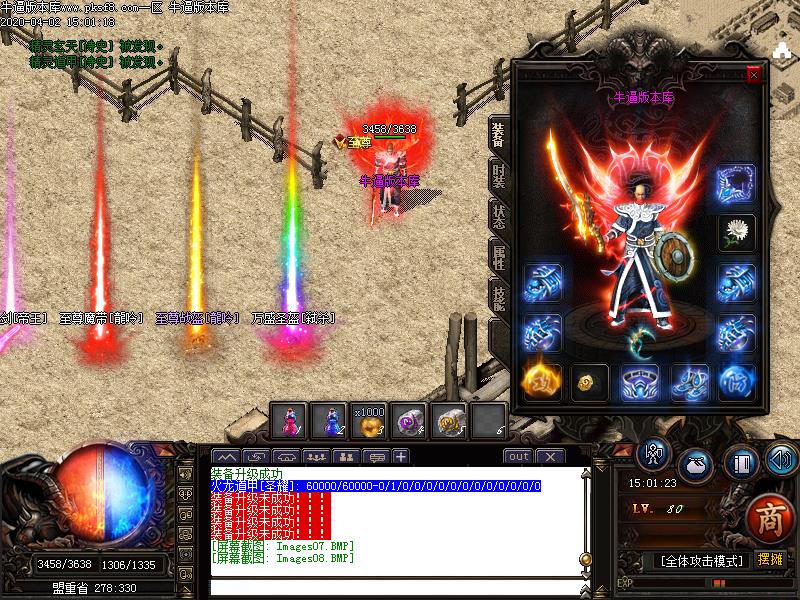This screenshot has height=600, width=800.
Task: Click the chat 'out' button
Action: point(518,457)
